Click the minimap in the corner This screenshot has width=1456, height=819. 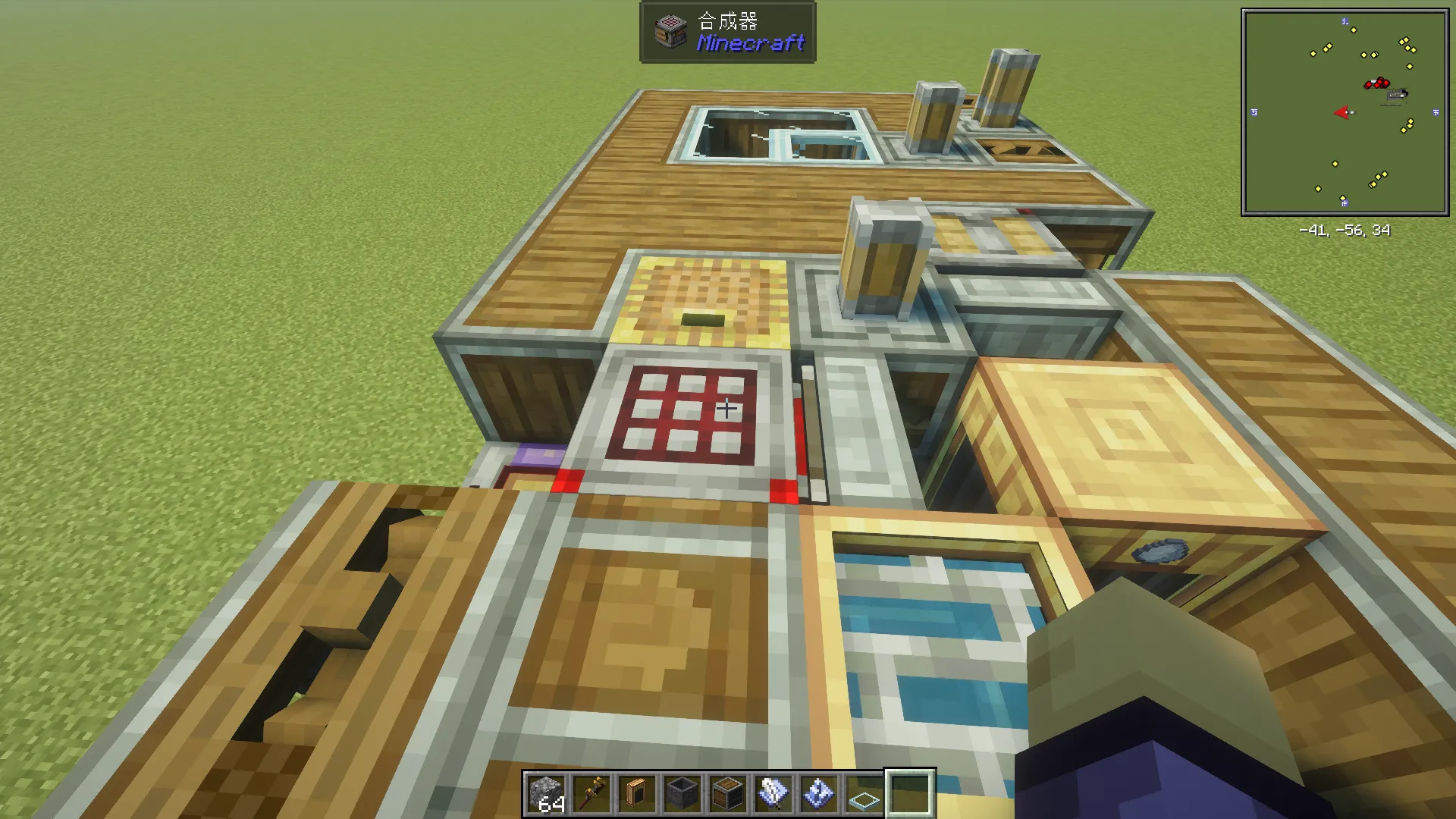pos(1345,112)
